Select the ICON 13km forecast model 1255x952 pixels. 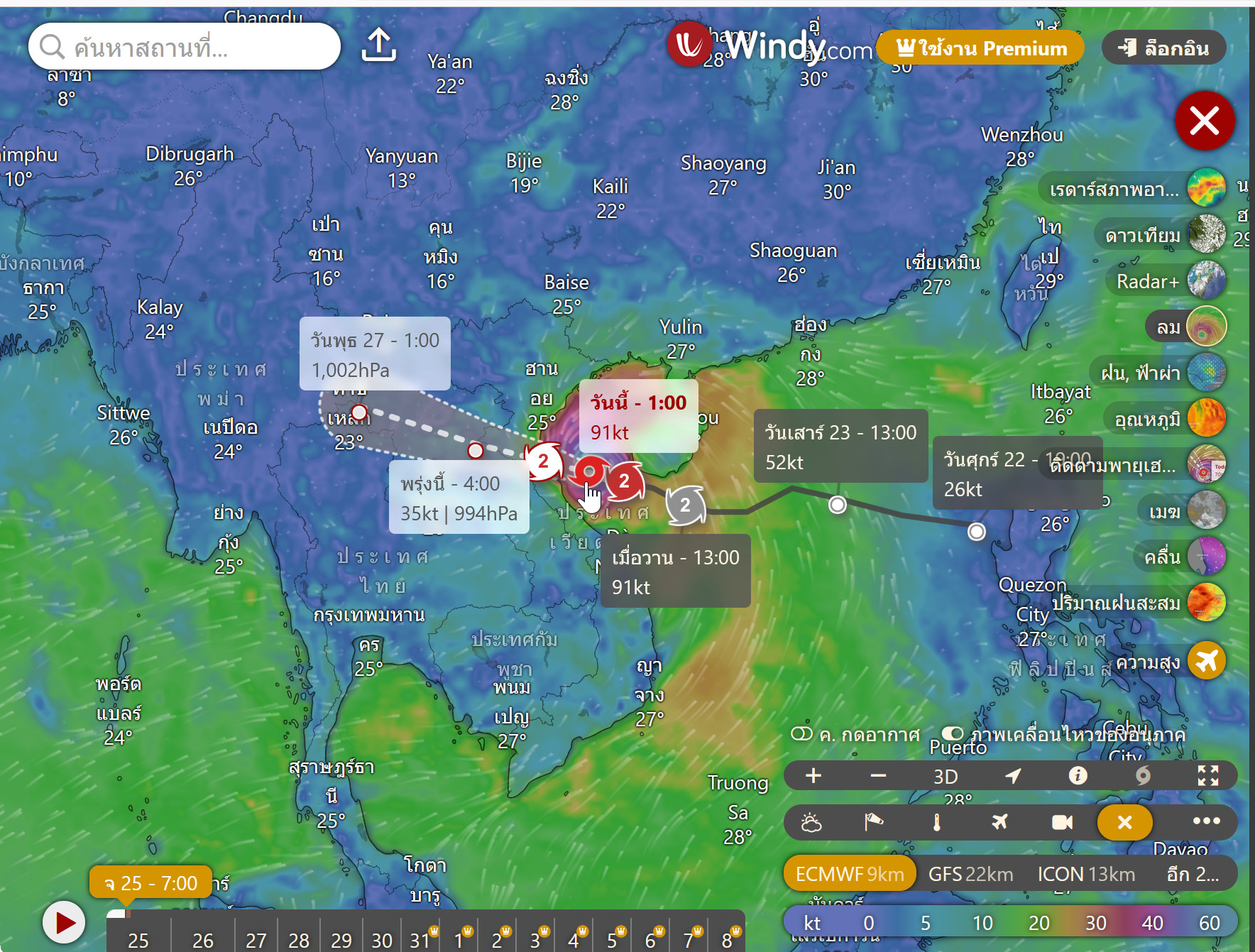[1086, 874]
